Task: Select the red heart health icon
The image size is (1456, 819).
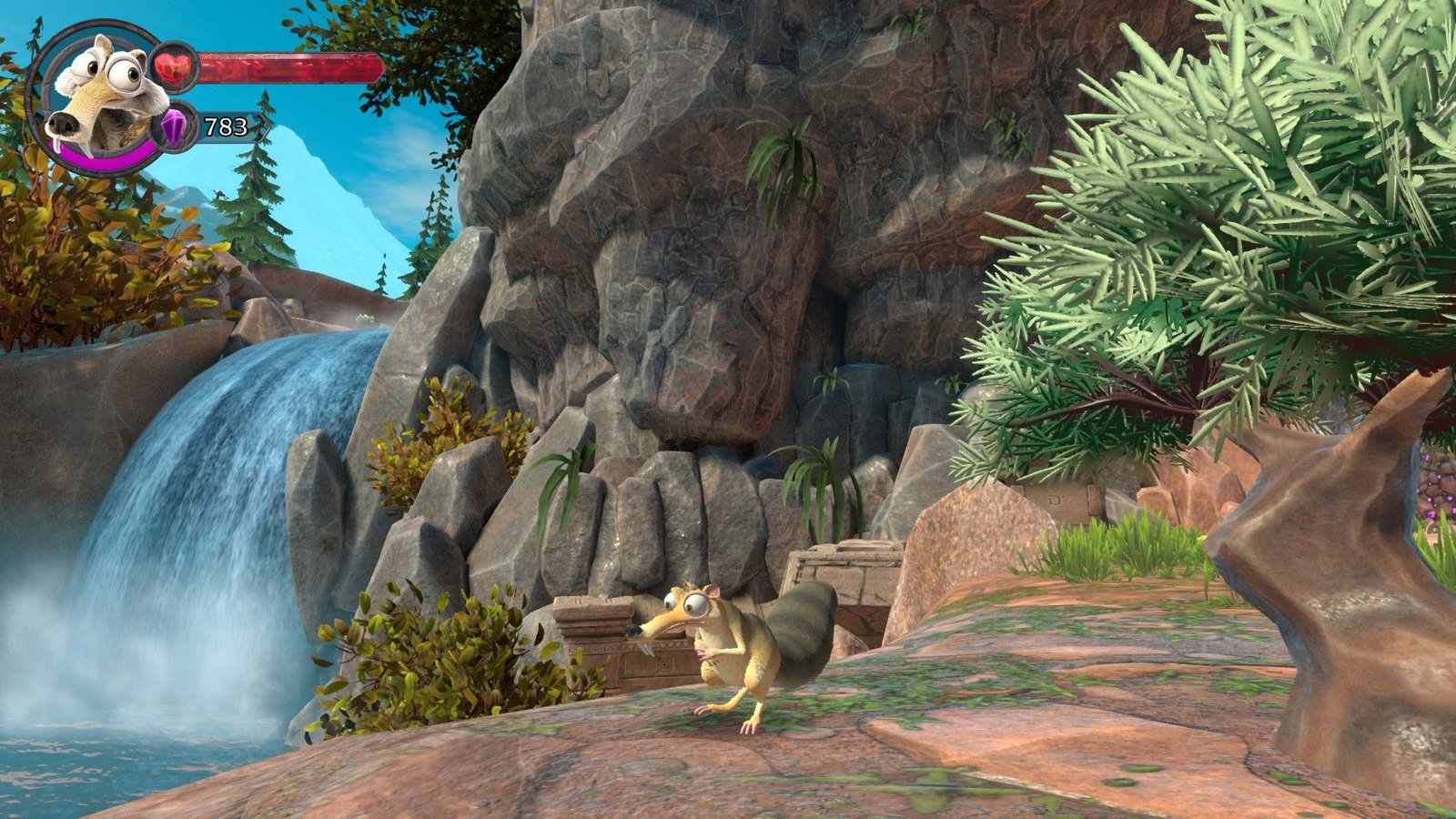Action: coord(173,67)
